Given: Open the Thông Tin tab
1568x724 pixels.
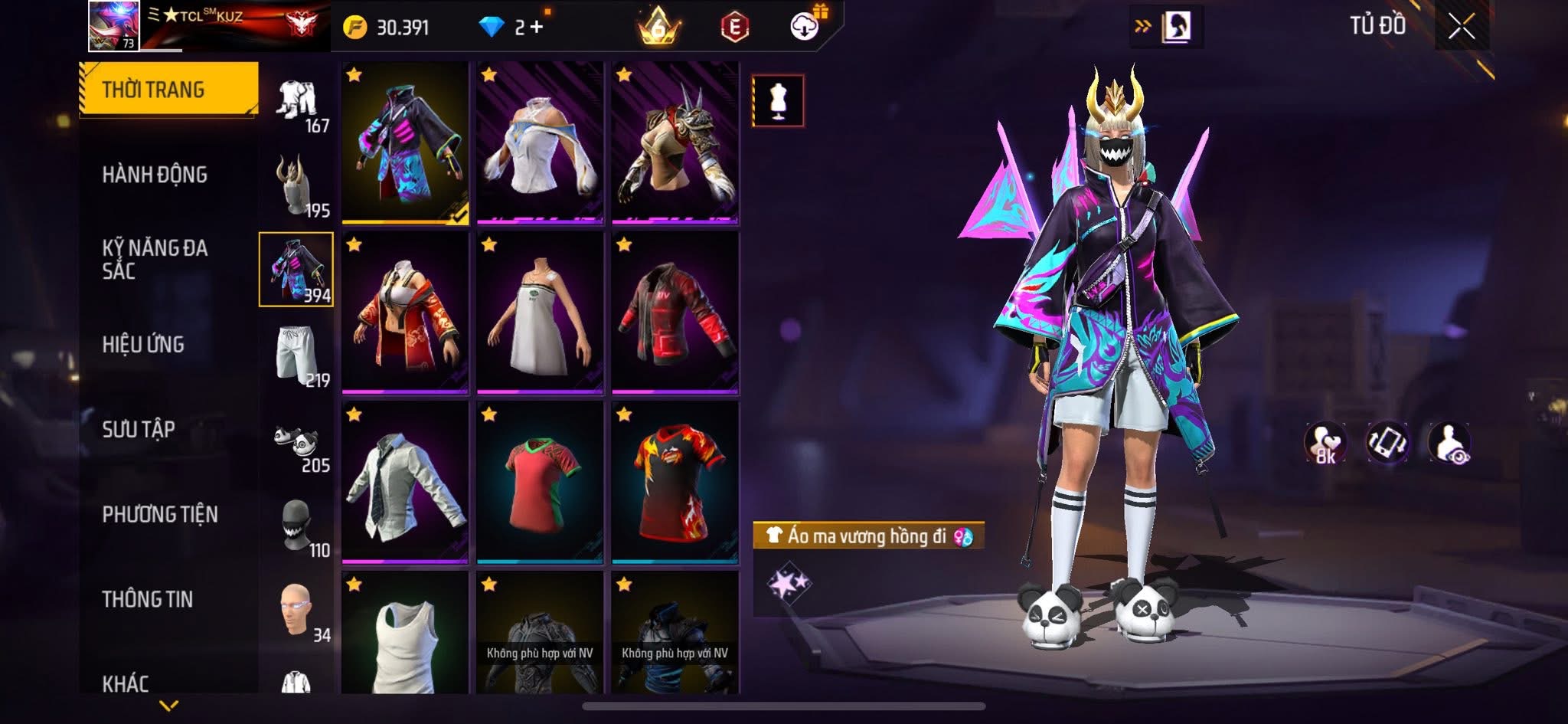Looking at the screenshot, I should click(148, 599).
